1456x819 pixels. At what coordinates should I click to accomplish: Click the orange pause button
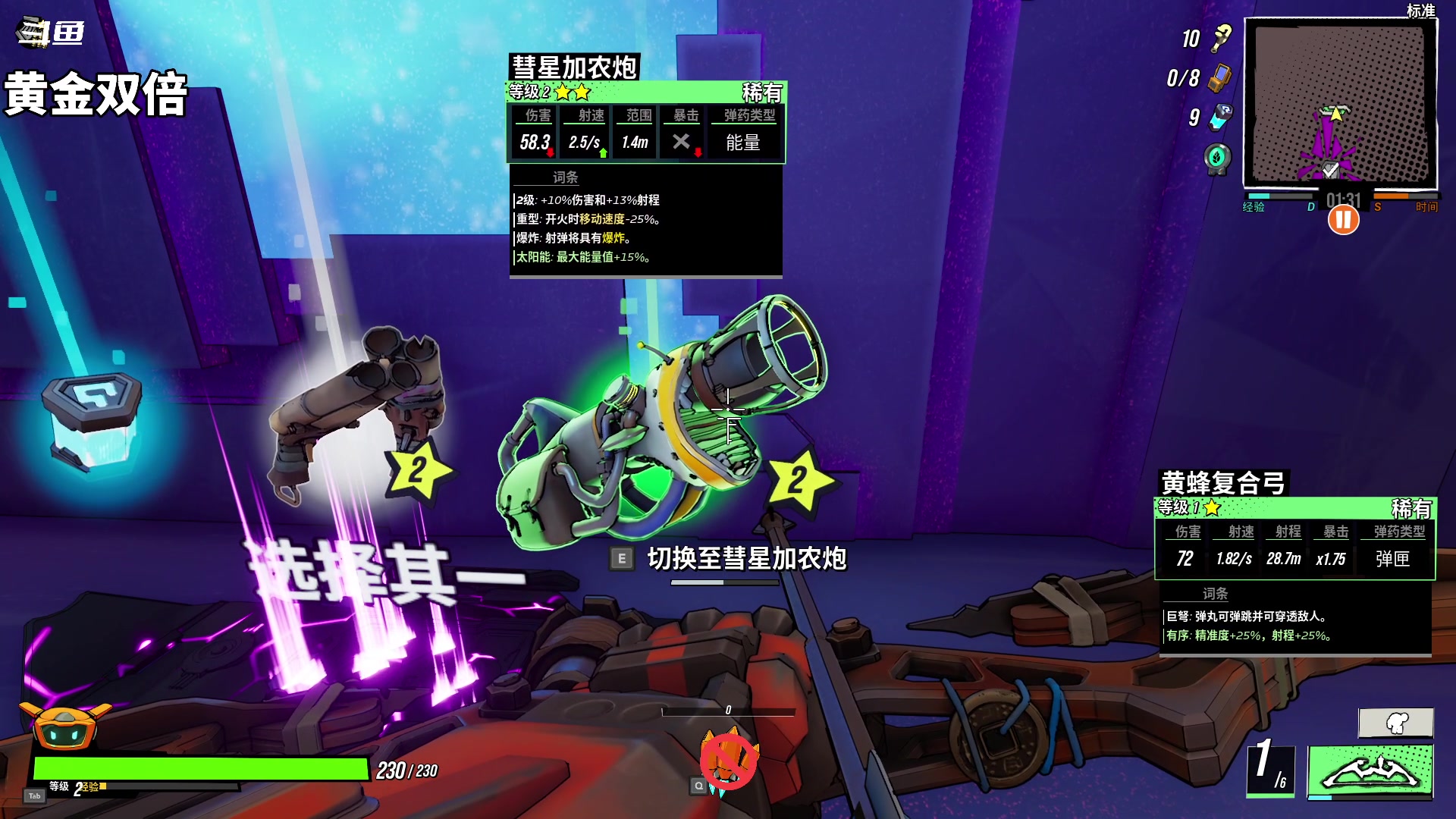1343,221
